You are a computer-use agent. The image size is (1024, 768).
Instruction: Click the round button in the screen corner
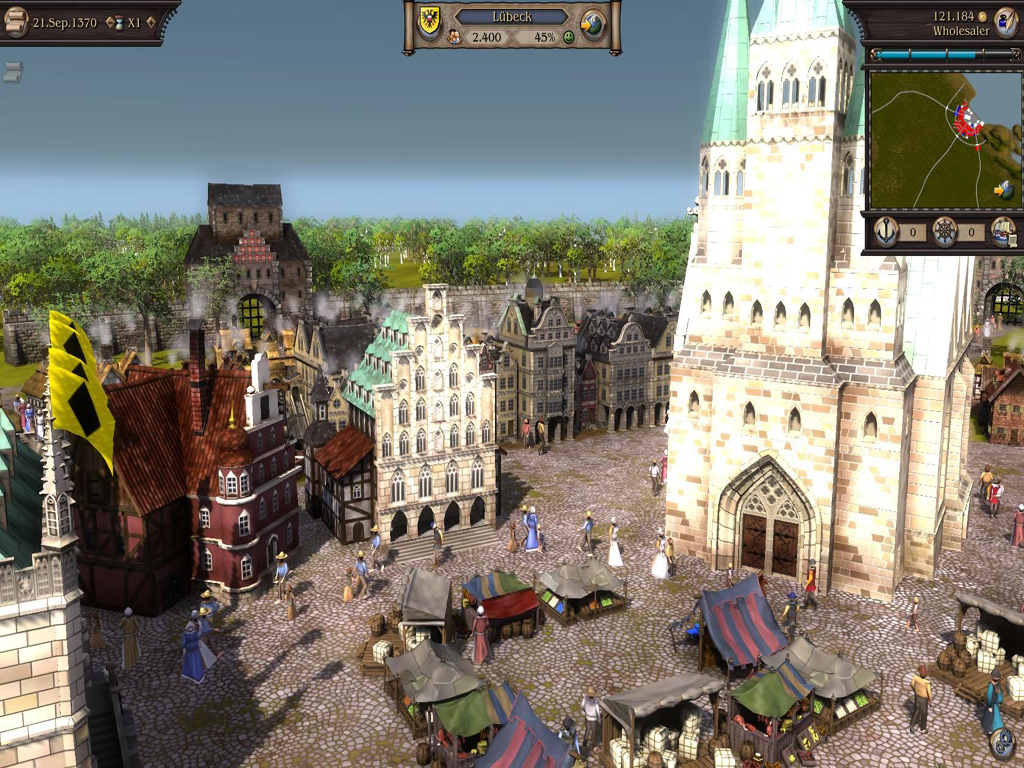[1002, 744]
